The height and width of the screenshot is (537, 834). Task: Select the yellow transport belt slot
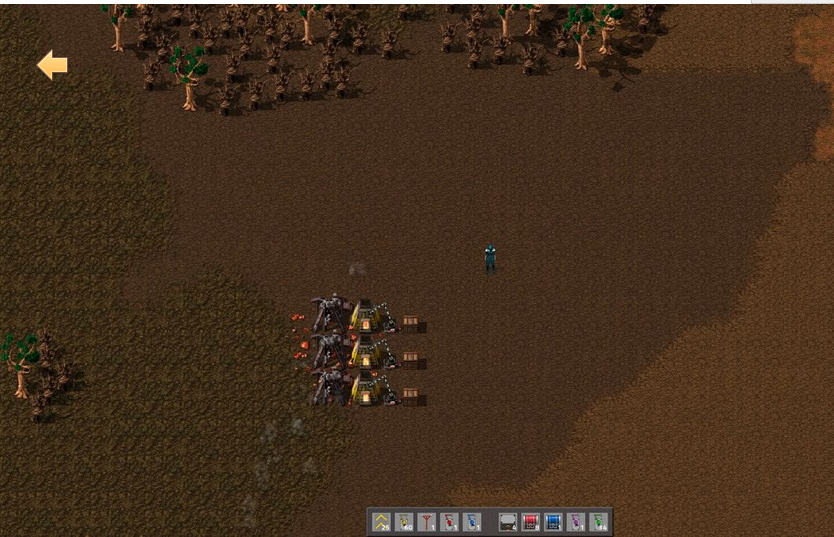click(381, 521)
